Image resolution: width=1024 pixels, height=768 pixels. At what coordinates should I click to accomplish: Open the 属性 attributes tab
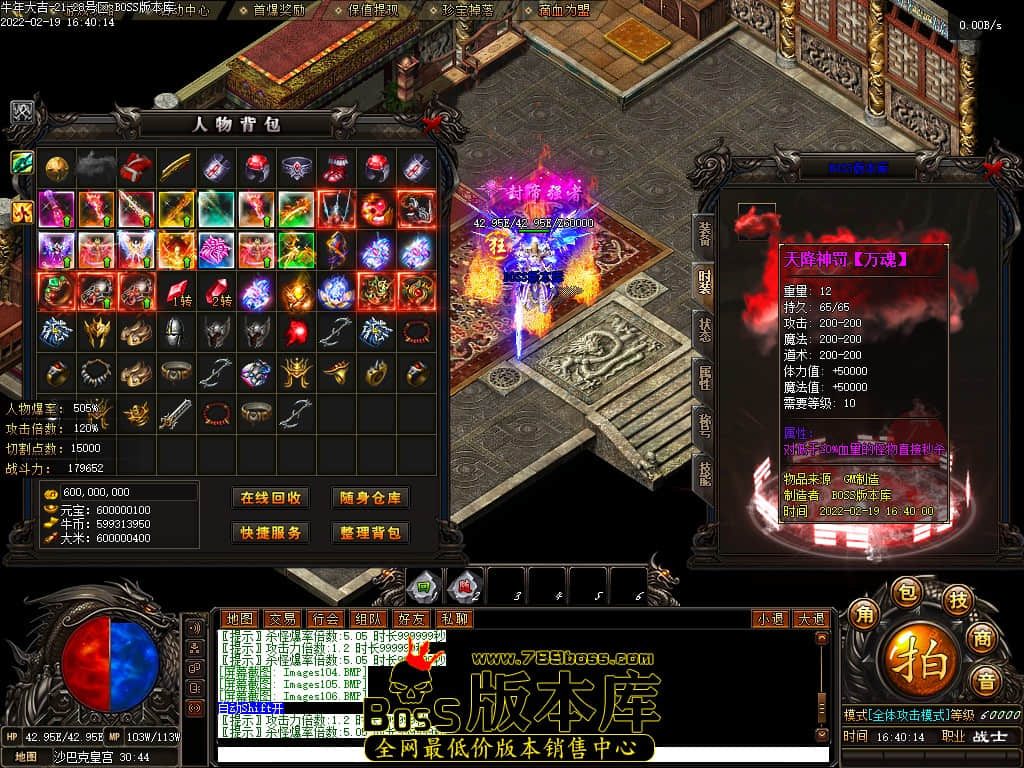(x=704, y=376)
